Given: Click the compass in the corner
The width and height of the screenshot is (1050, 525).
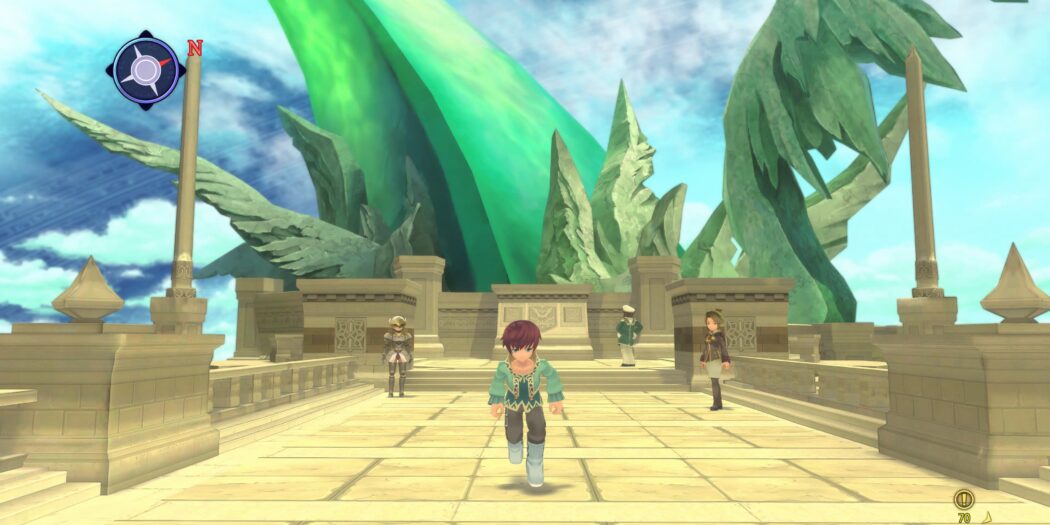Looking at the screenshot, I should point(146,70).
